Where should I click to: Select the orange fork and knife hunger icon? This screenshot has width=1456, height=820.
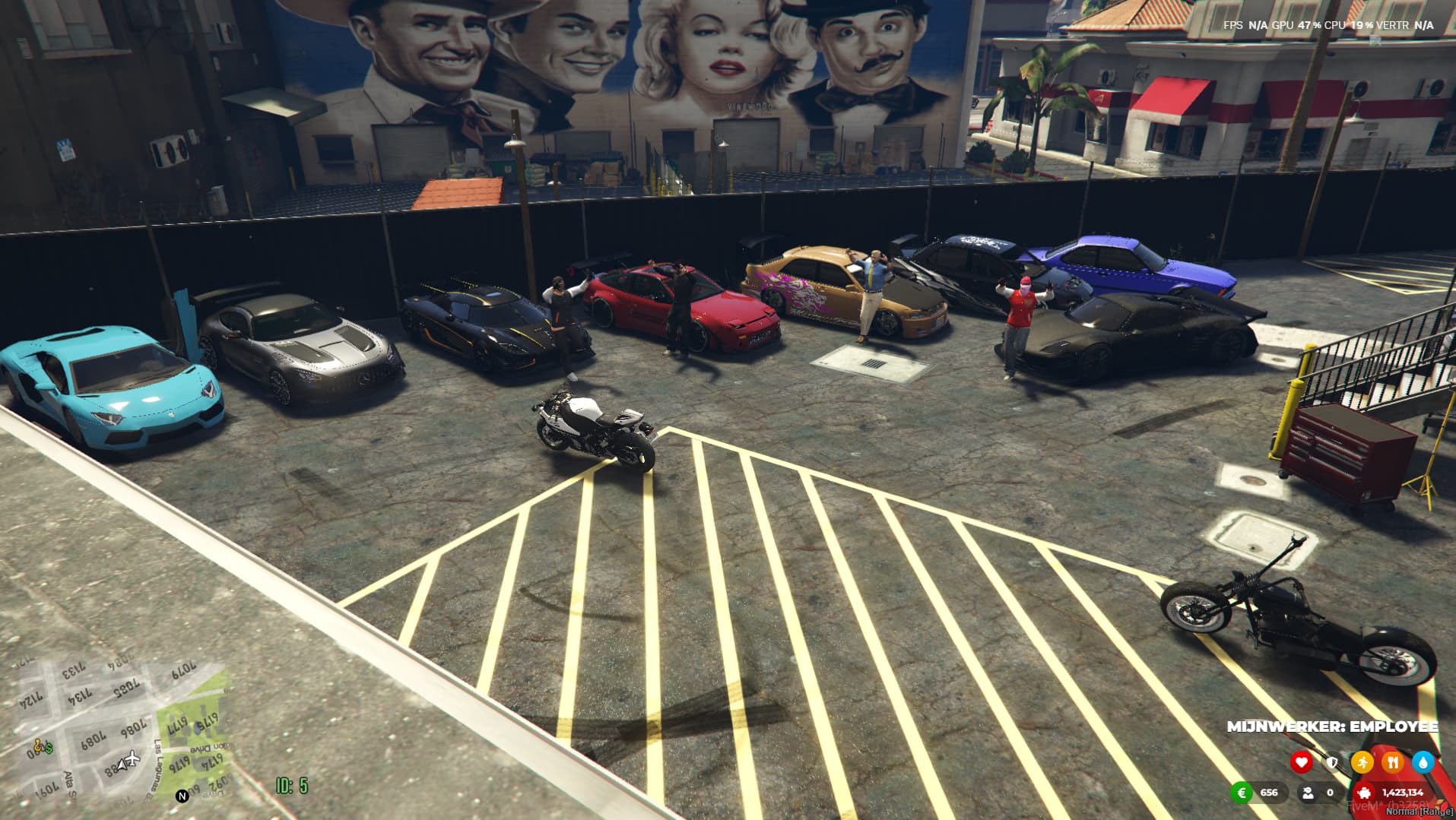coord(1392,761)
